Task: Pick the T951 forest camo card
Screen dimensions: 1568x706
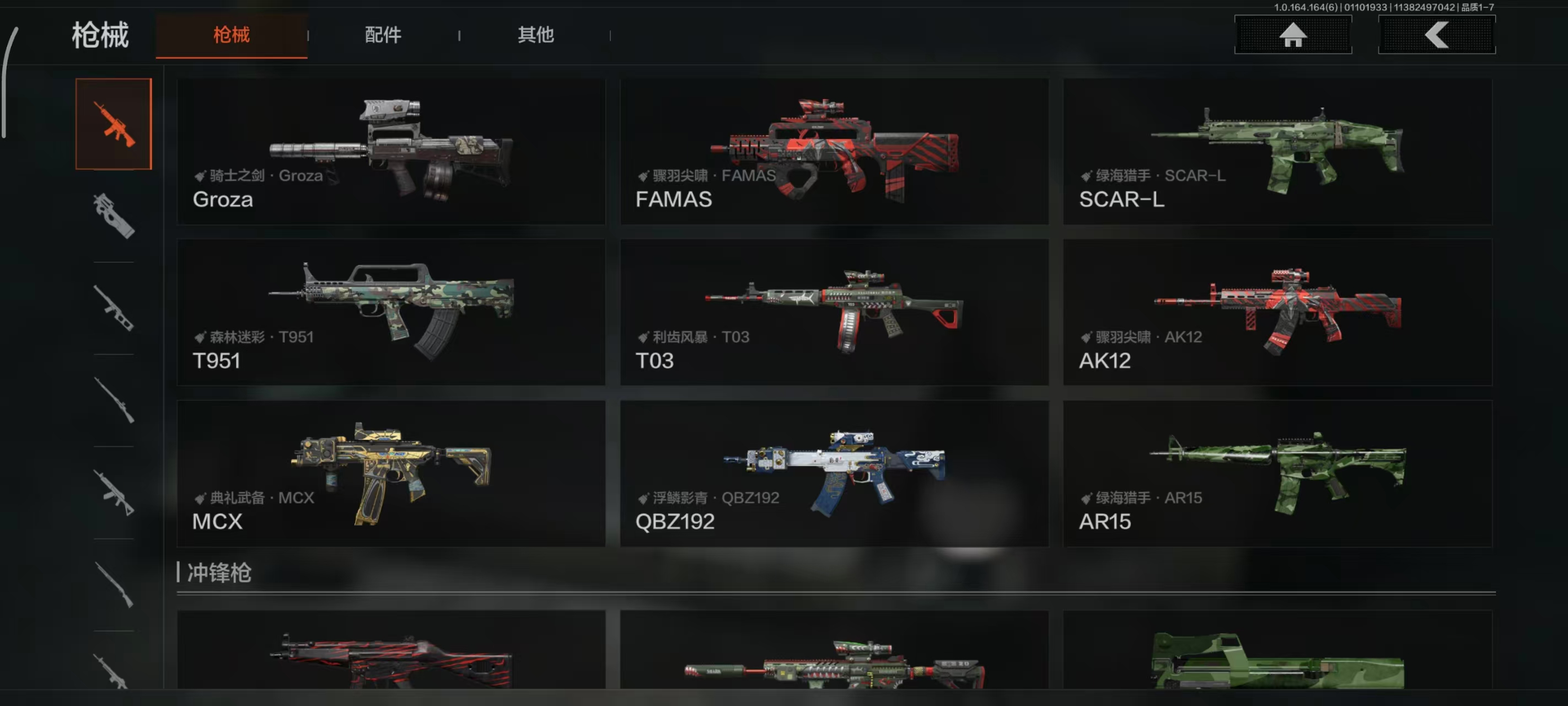Action: click(391, 313)
